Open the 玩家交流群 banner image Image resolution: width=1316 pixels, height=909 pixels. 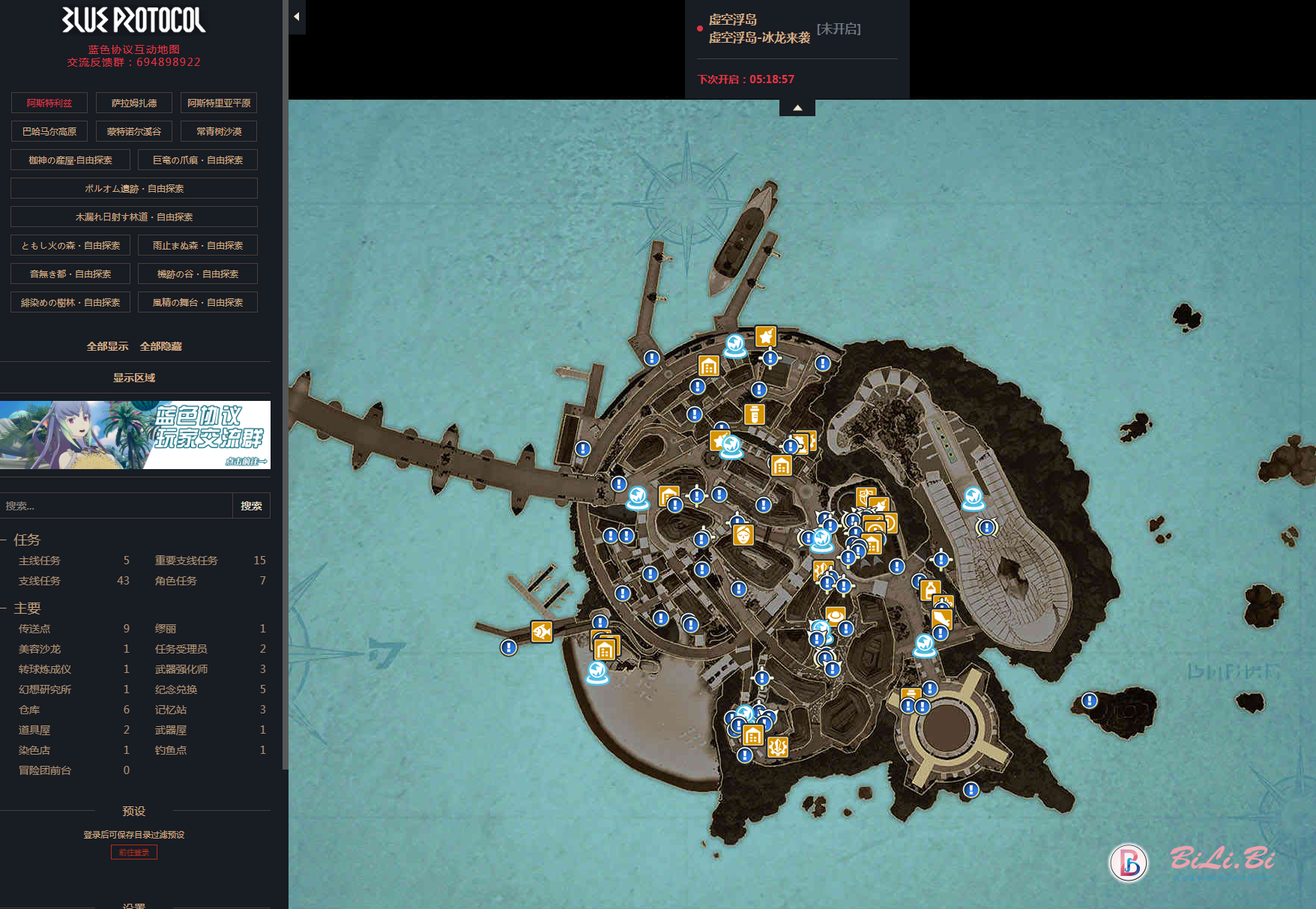pos(136,435)
